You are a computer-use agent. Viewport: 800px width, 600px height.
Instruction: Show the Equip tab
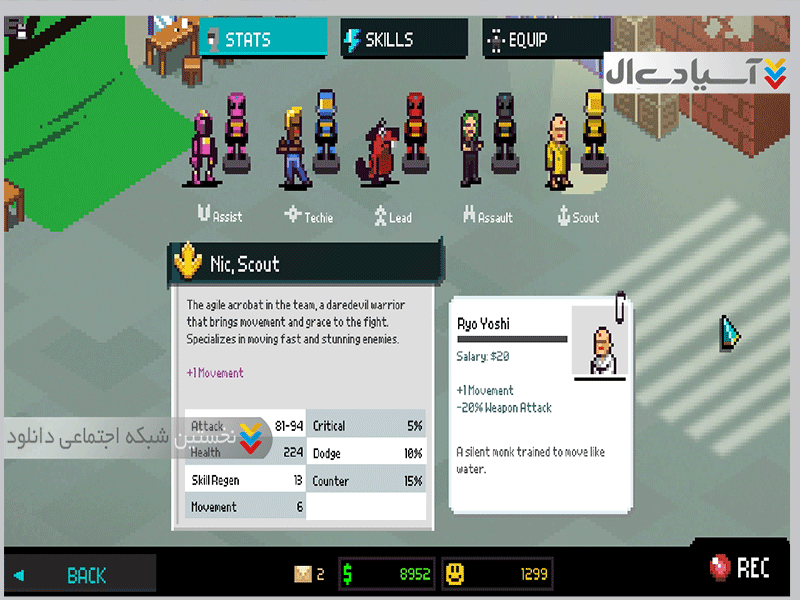pos(545,40)
